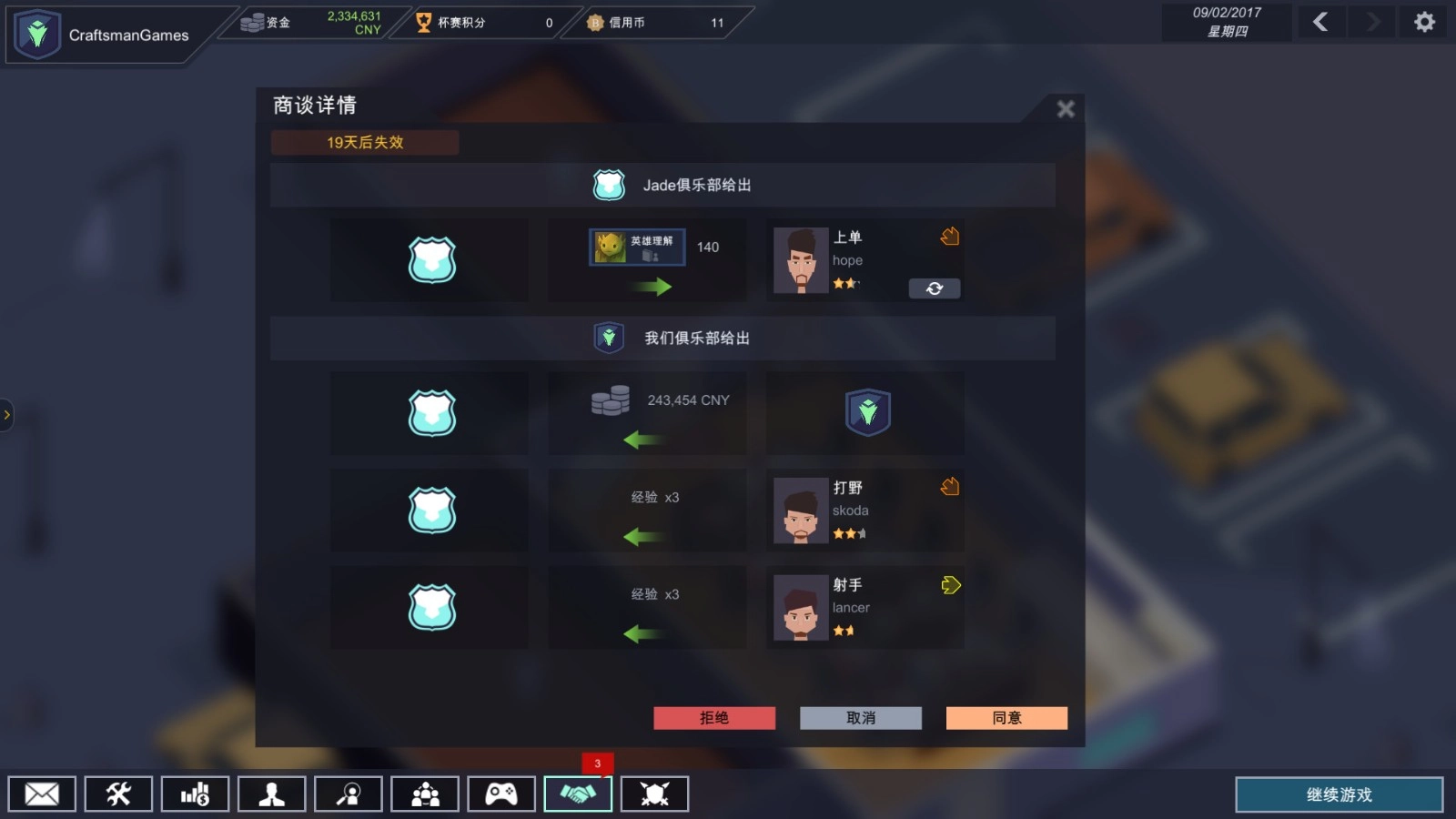The image size is (1456, 819).
Task: Open the club management wrench panel
Action: click(118, 794)
